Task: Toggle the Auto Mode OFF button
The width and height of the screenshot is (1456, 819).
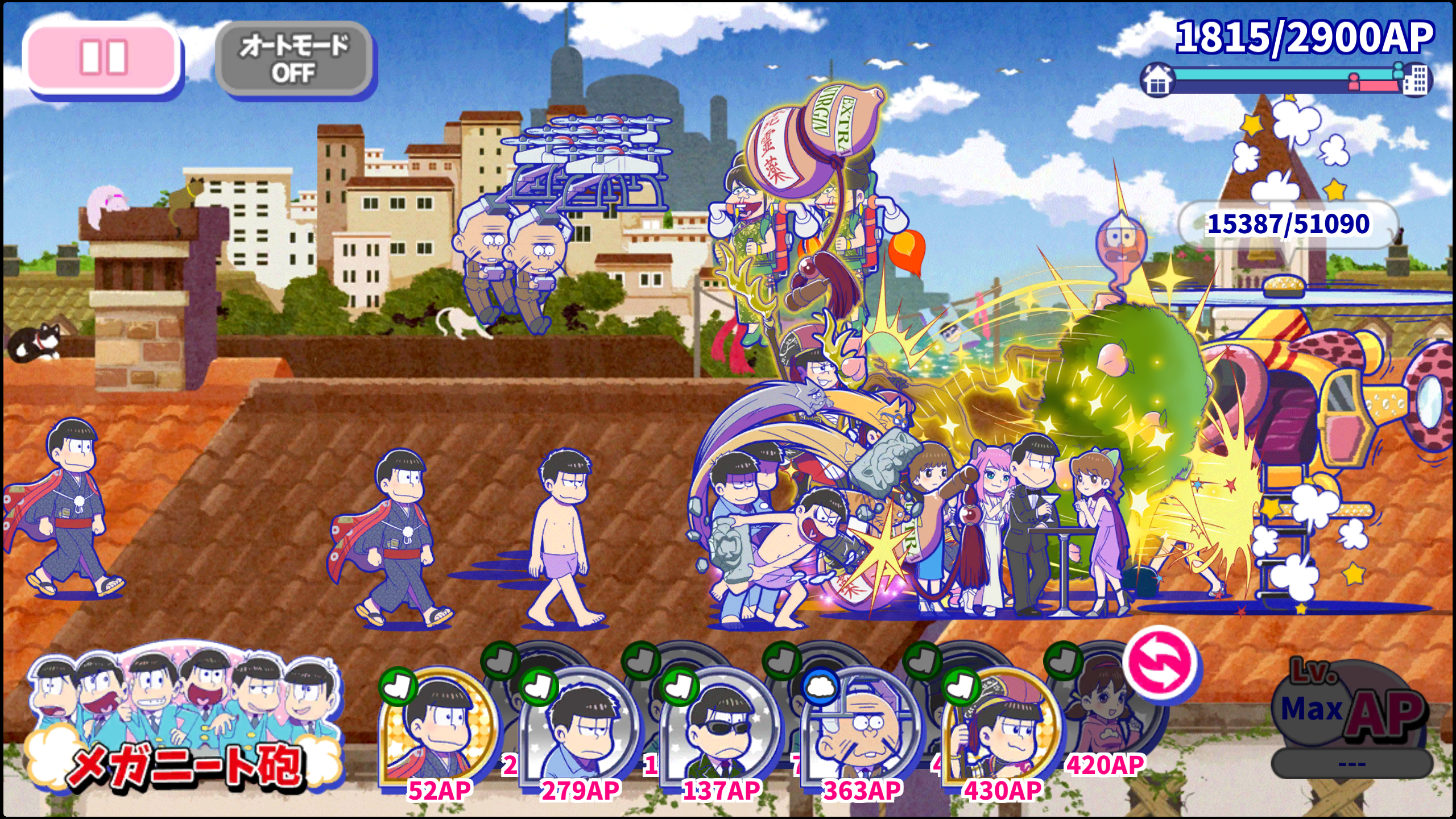Action: point(294,59)
